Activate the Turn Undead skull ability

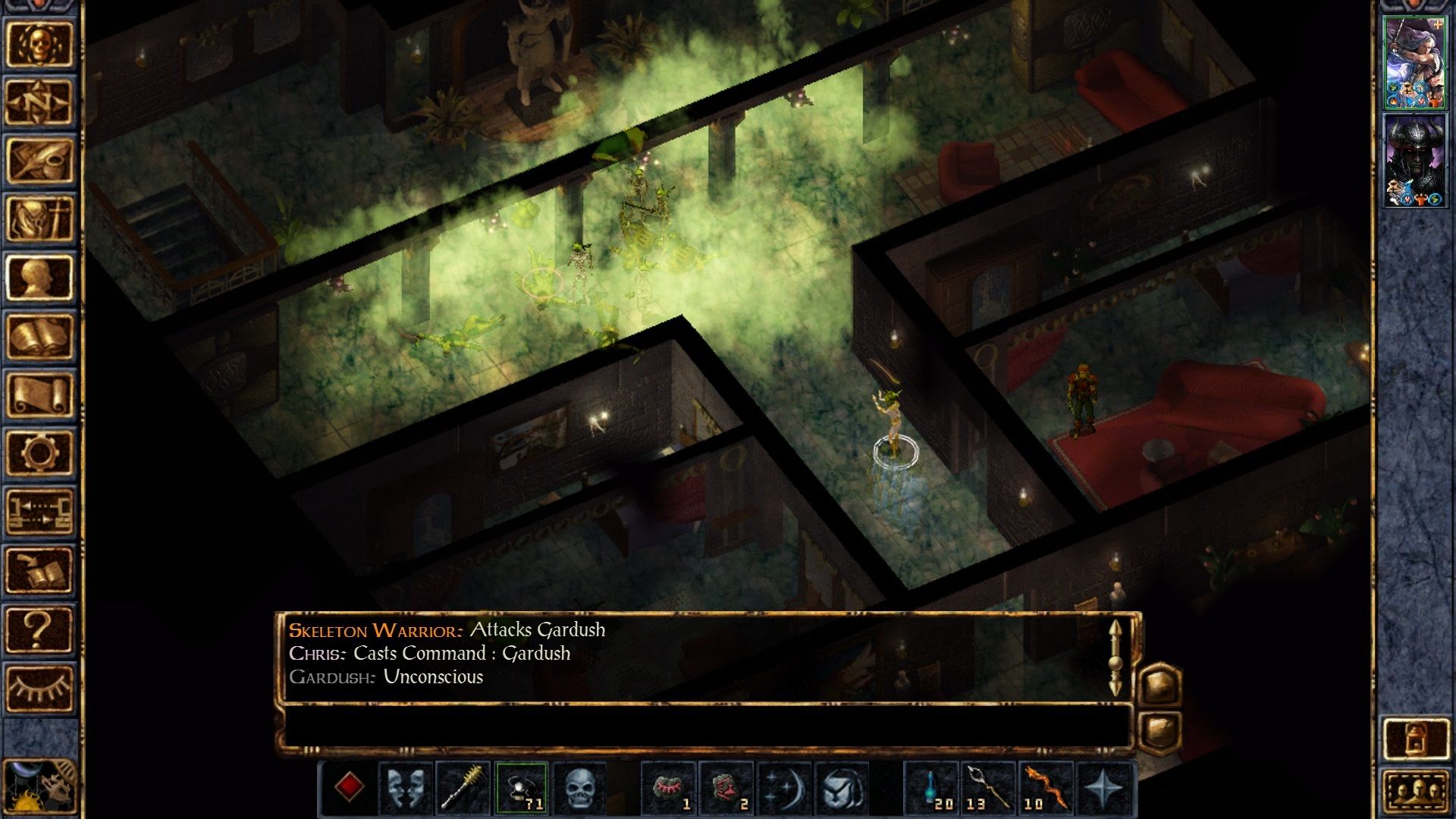point(580,789)
